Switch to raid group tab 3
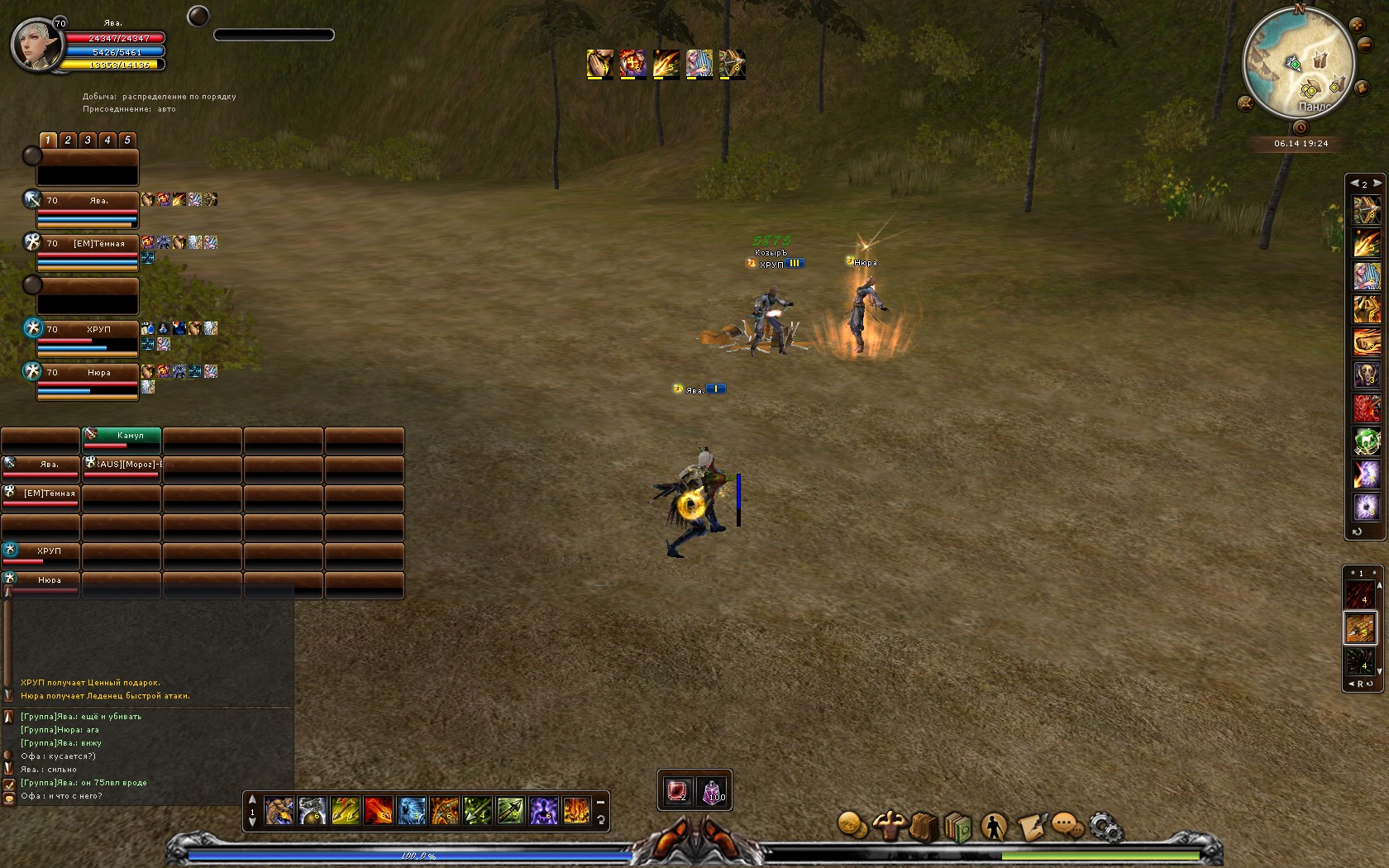 (88, 141)
